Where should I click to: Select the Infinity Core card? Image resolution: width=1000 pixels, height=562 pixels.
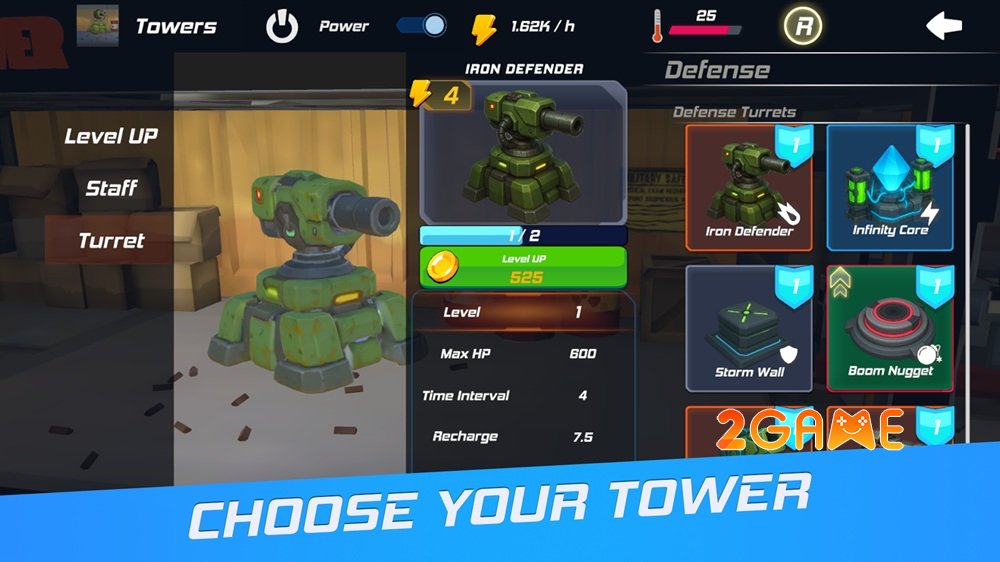point(890,188)
